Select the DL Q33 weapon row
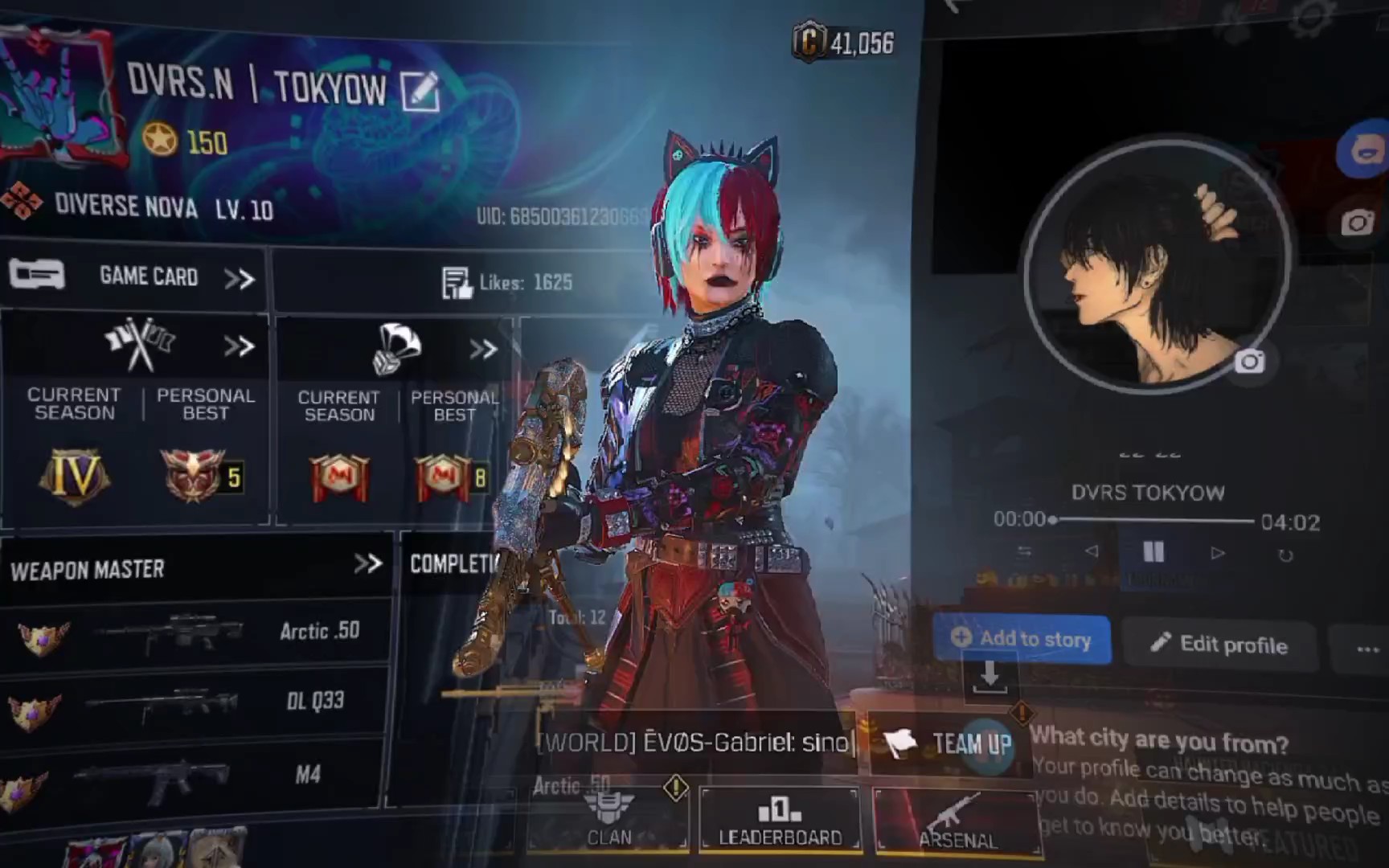This screenshot has width=1389, height=868. [193, 702]
